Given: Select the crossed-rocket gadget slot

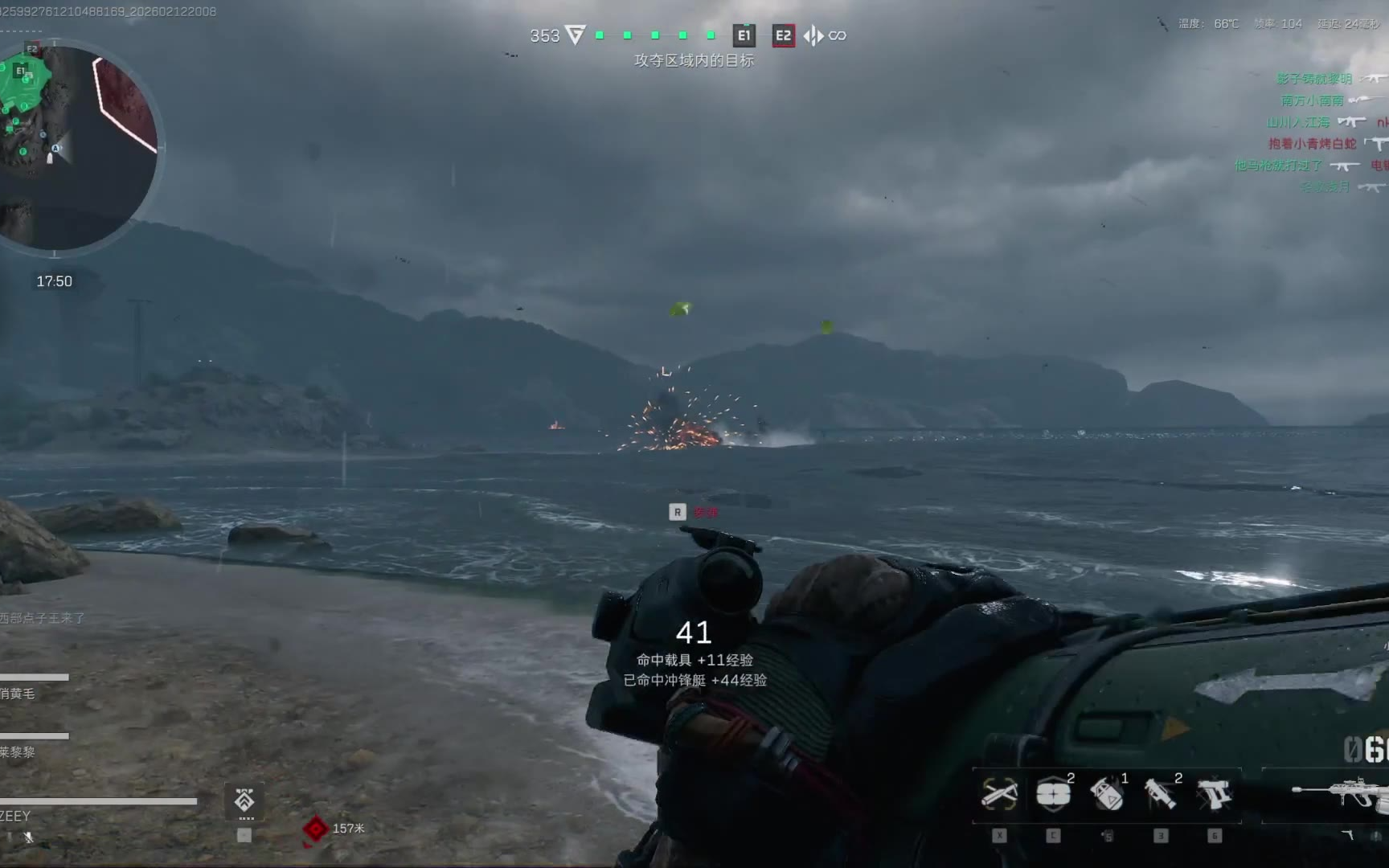Looking at the screenshot, I should coord(999,795).
